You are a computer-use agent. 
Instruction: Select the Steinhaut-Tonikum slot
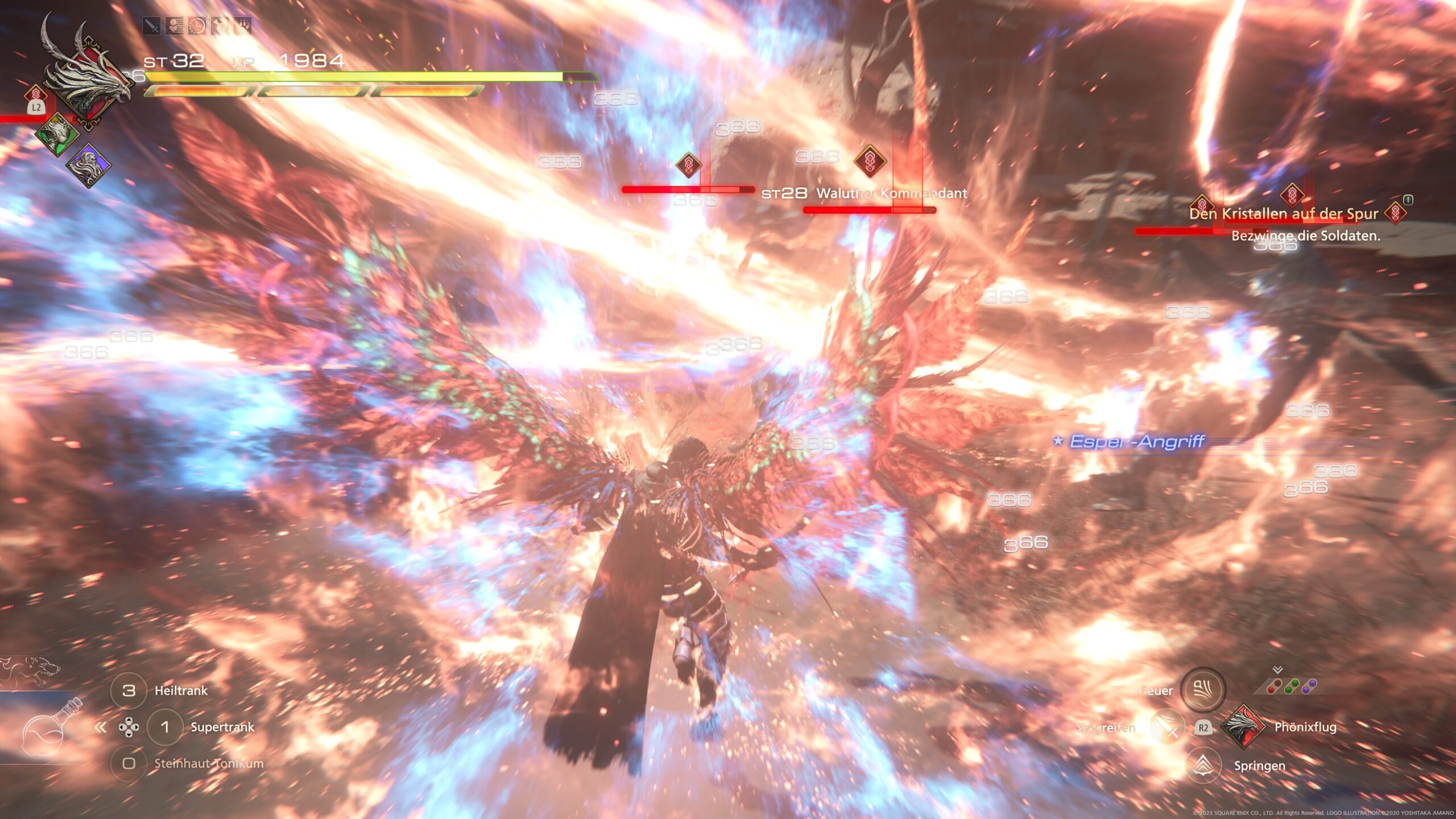point(129,763)
